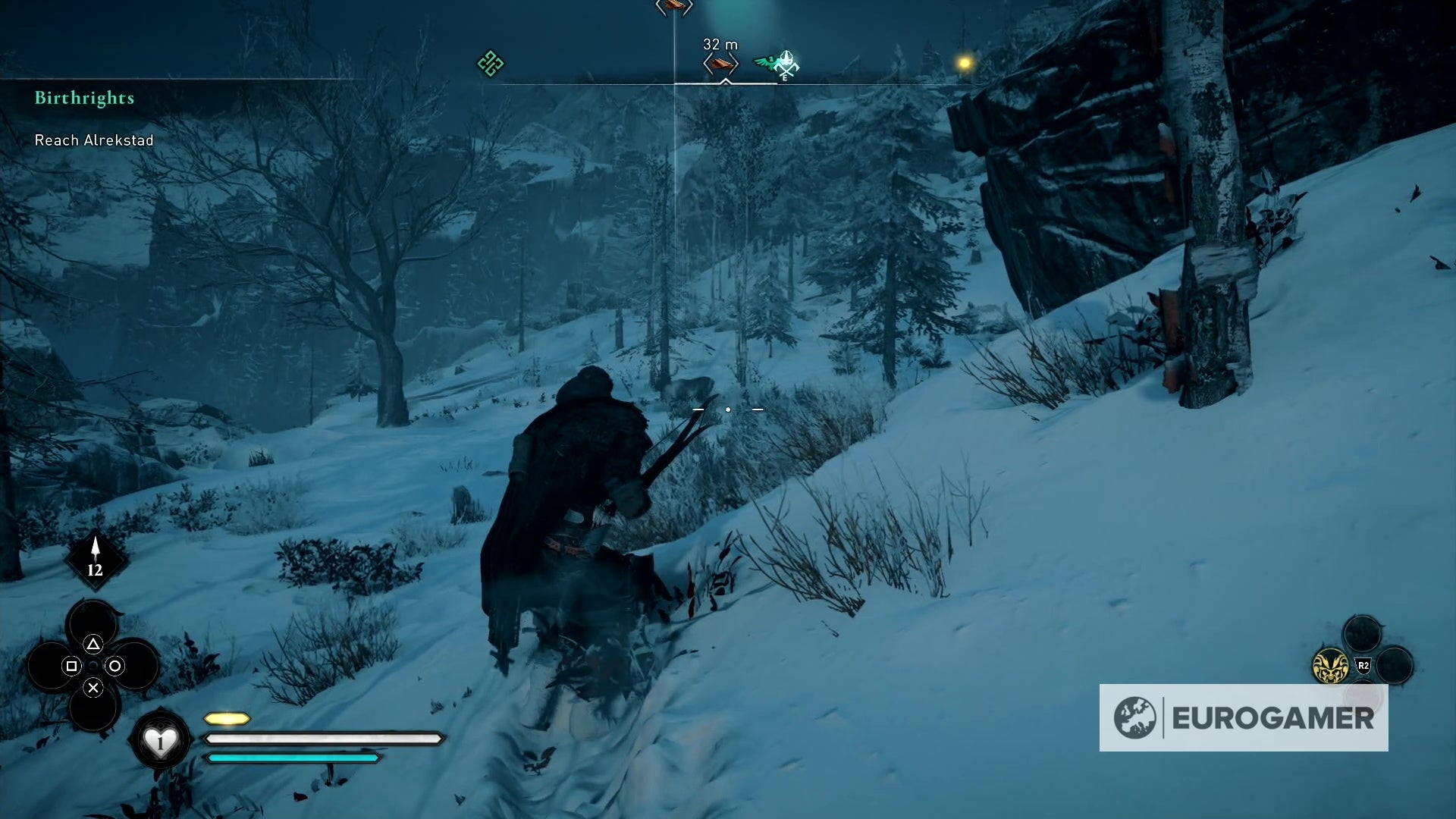The width and height of the screenshot is (1456, 819).
Task: Open the compass pointer below the distance marker
Action: tap(725, 81)
